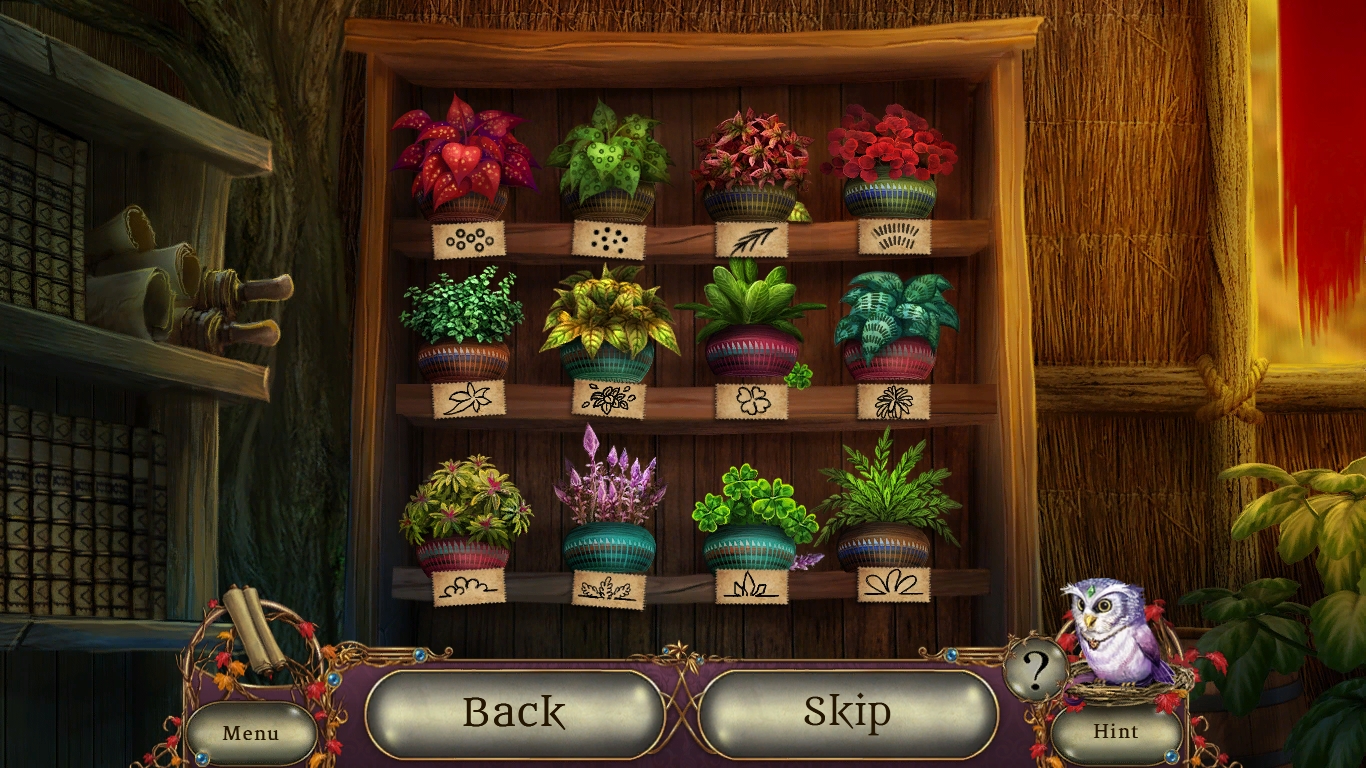Select the fan-shaped petals label bottom right
This screenshot has height=768, width=1366.
pyautogui.click(x=897, y=582)
